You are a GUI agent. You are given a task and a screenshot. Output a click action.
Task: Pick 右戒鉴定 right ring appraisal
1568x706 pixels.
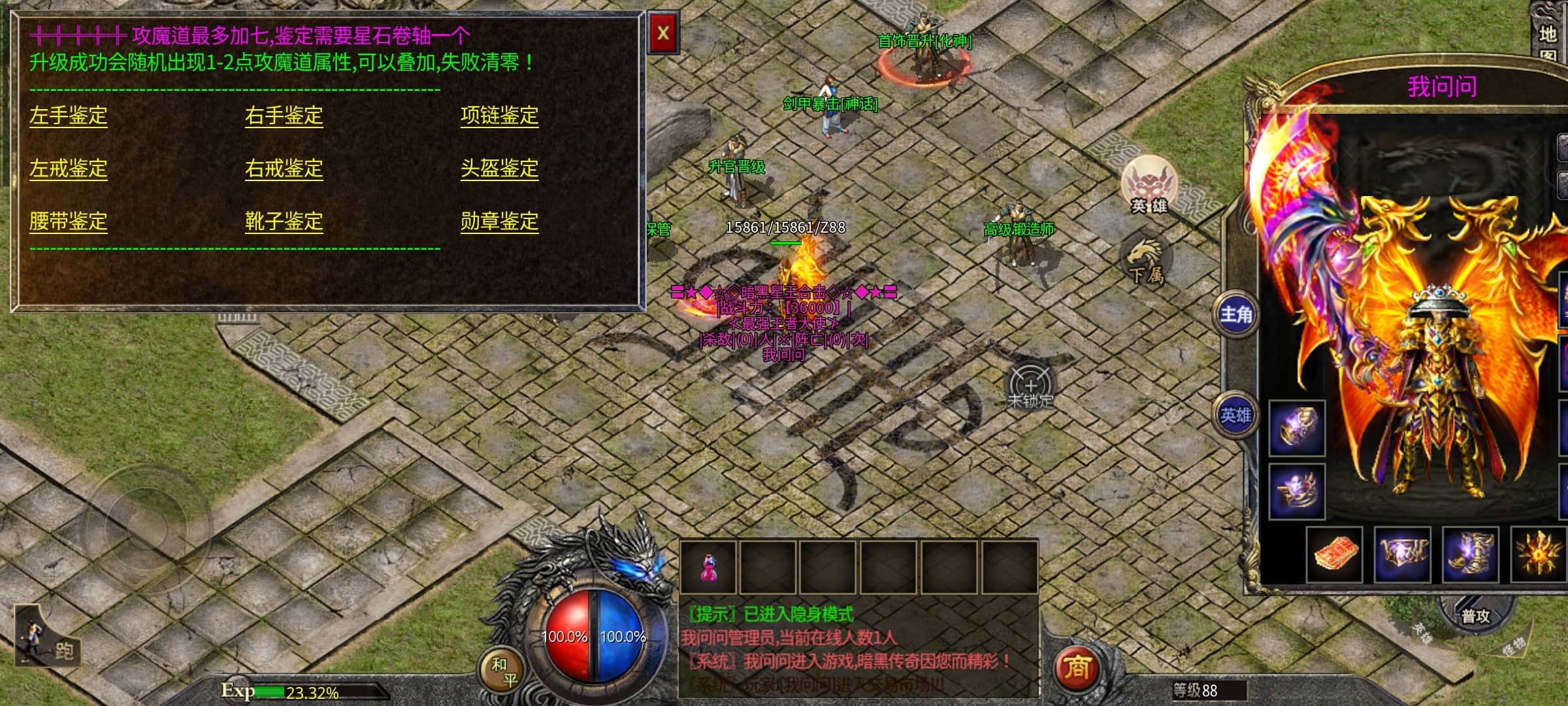point(284,169)
